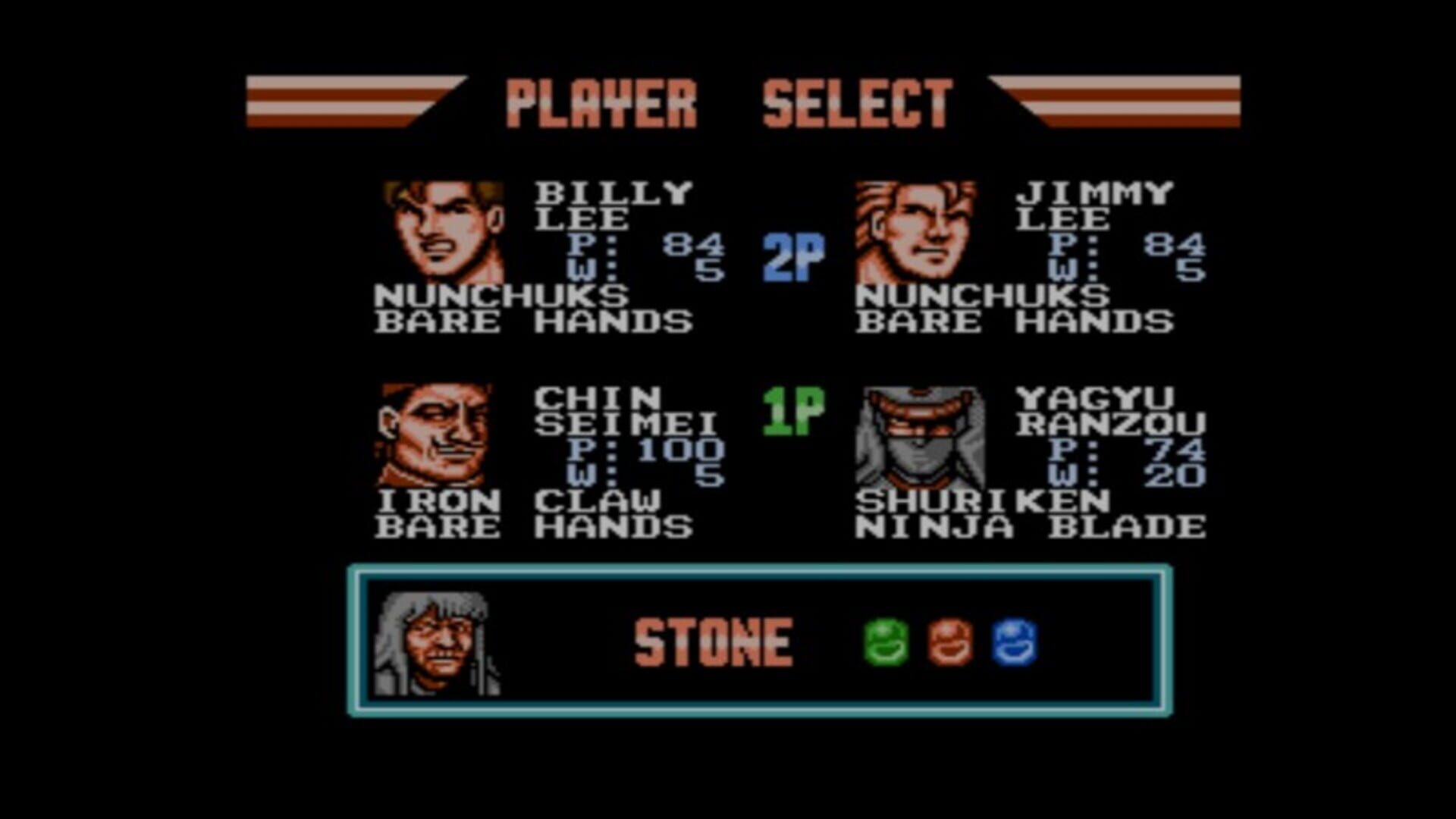Select the orange smiley face icon
The width and height of the screenshot is (1456, 819).
click(952, 641)
